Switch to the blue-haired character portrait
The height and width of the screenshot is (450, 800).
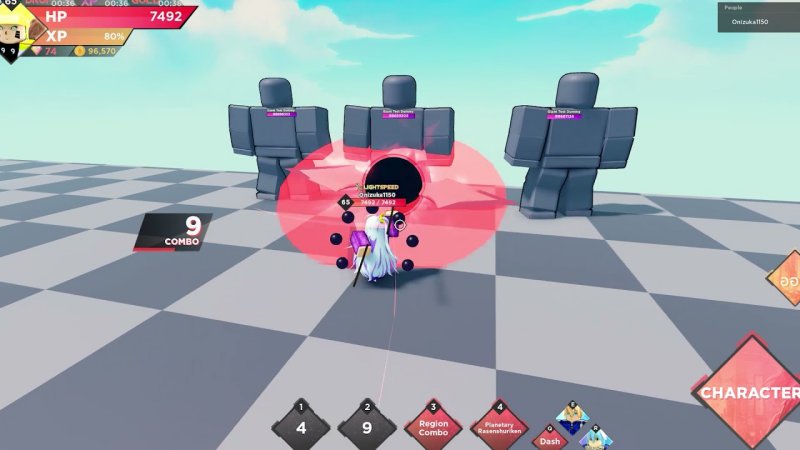click(x=598, y=438)
